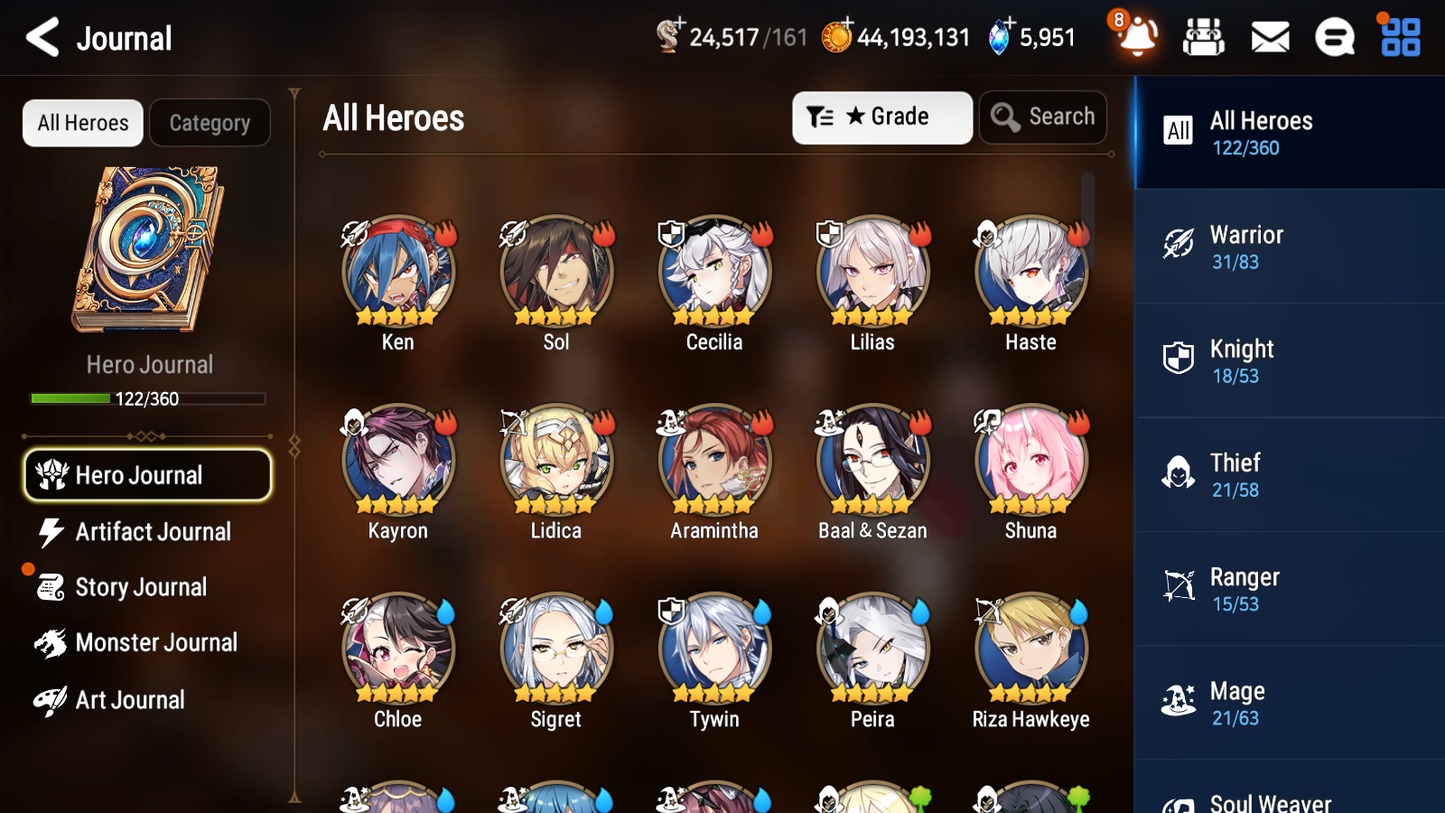The image size is (1445, 813).
Task: Open the main menu grid icon
Action: (1399, 36)
